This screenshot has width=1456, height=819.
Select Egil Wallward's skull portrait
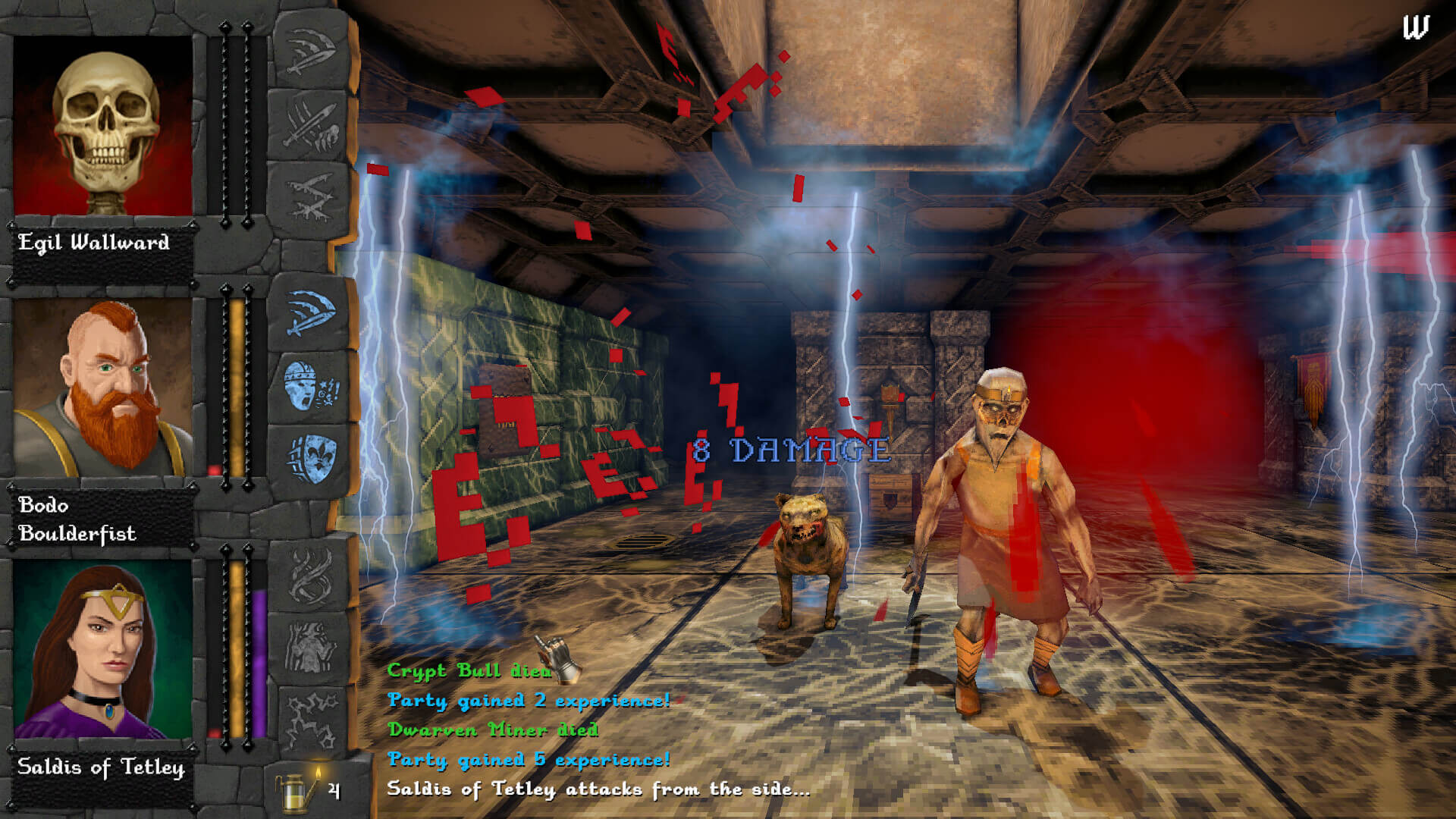pyautogui.click(x=104, y=127)
